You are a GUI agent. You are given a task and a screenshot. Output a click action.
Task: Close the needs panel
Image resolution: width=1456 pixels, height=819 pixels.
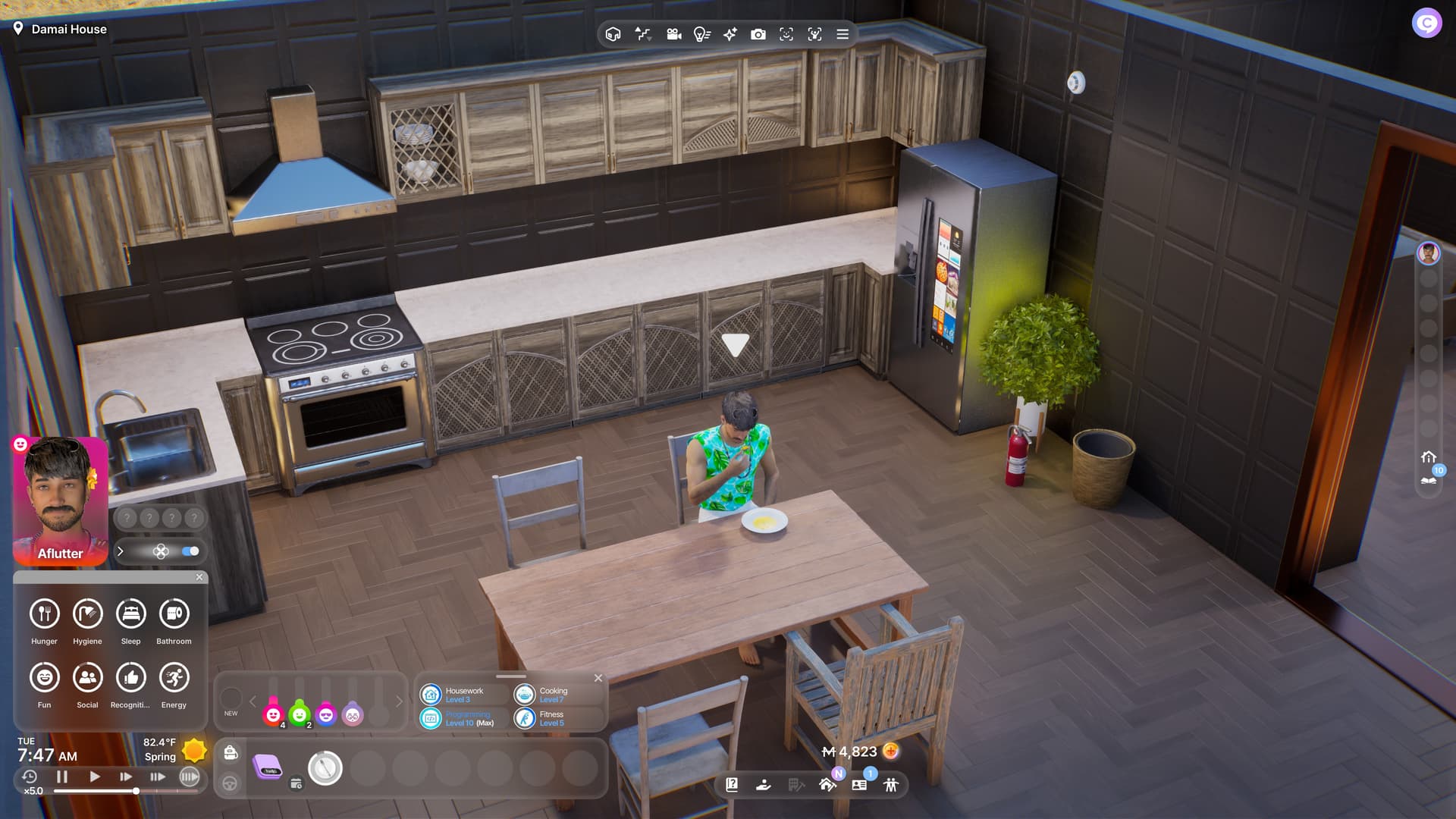(x=199, y=577)
